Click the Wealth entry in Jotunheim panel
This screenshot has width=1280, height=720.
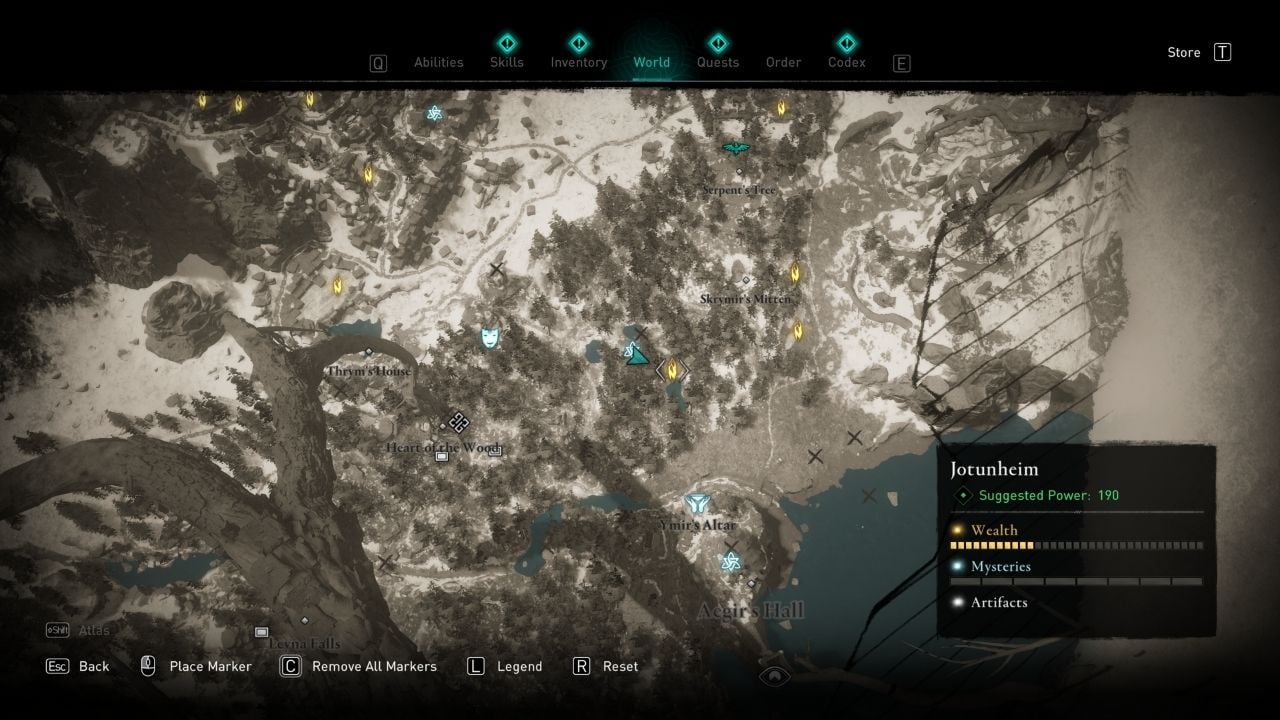994,530
